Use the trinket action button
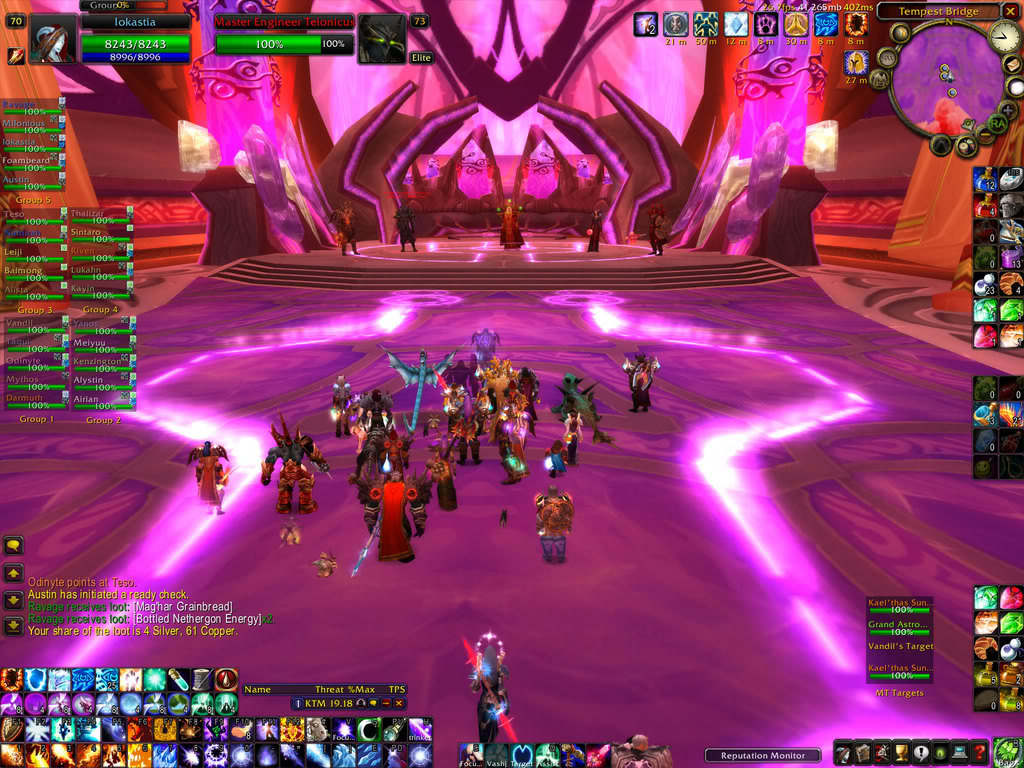The height and width of the screenshot is (768, 1024). [421, 730]
